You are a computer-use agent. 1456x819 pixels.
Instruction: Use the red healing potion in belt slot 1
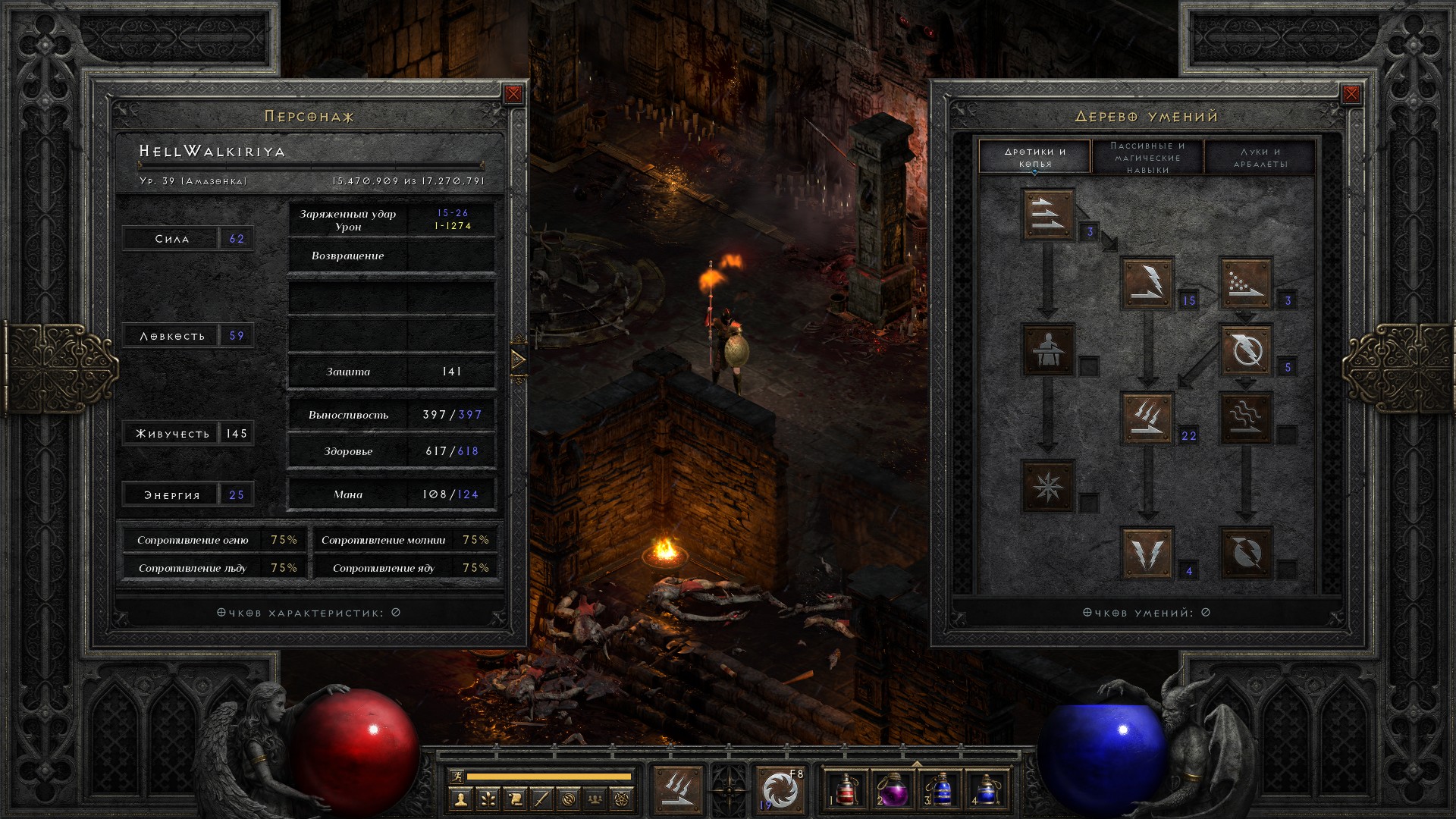pyautogui.click(x=846, y=789)
